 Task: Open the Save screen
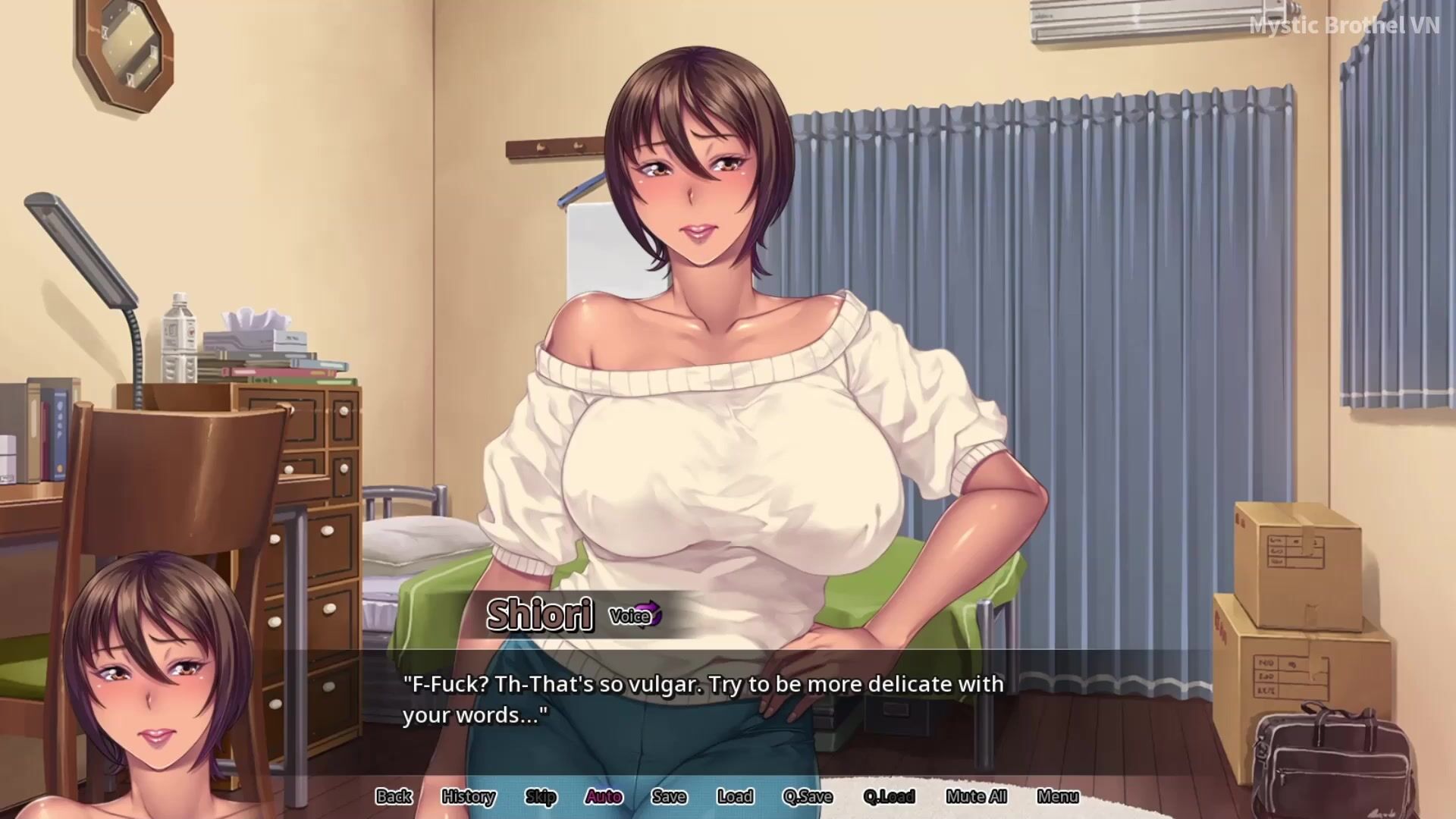pyautogui.click(x=669, y=796)
